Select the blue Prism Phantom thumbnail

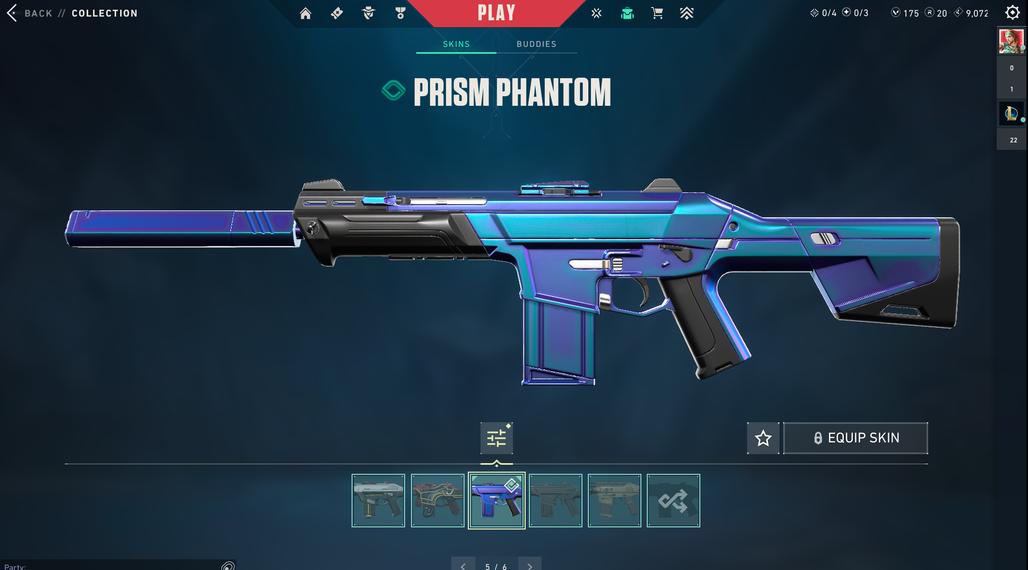pyautogui.click(x=496, y=500)
